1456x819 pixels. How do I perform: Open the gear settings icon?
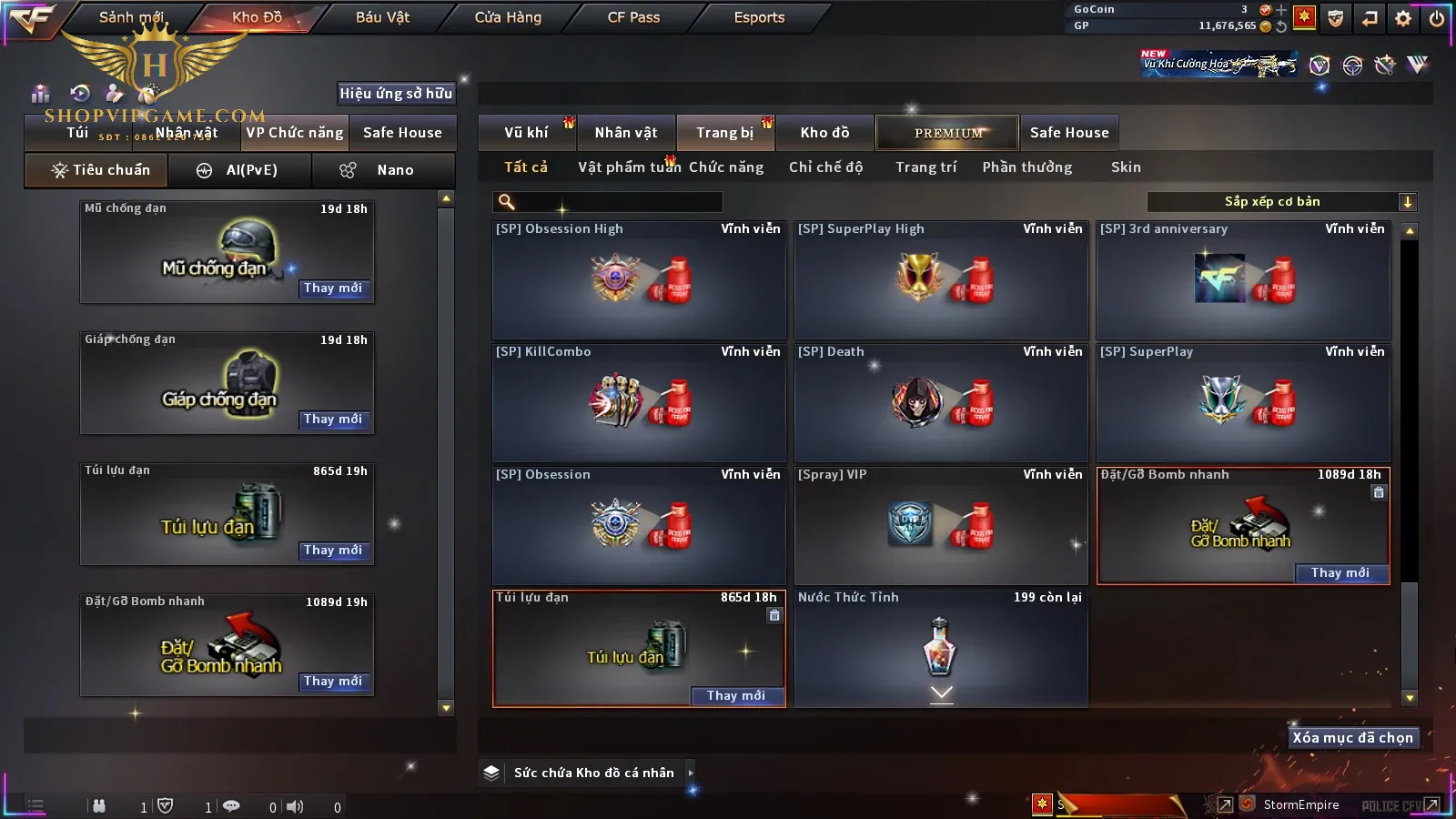[x=1403, y=18]
